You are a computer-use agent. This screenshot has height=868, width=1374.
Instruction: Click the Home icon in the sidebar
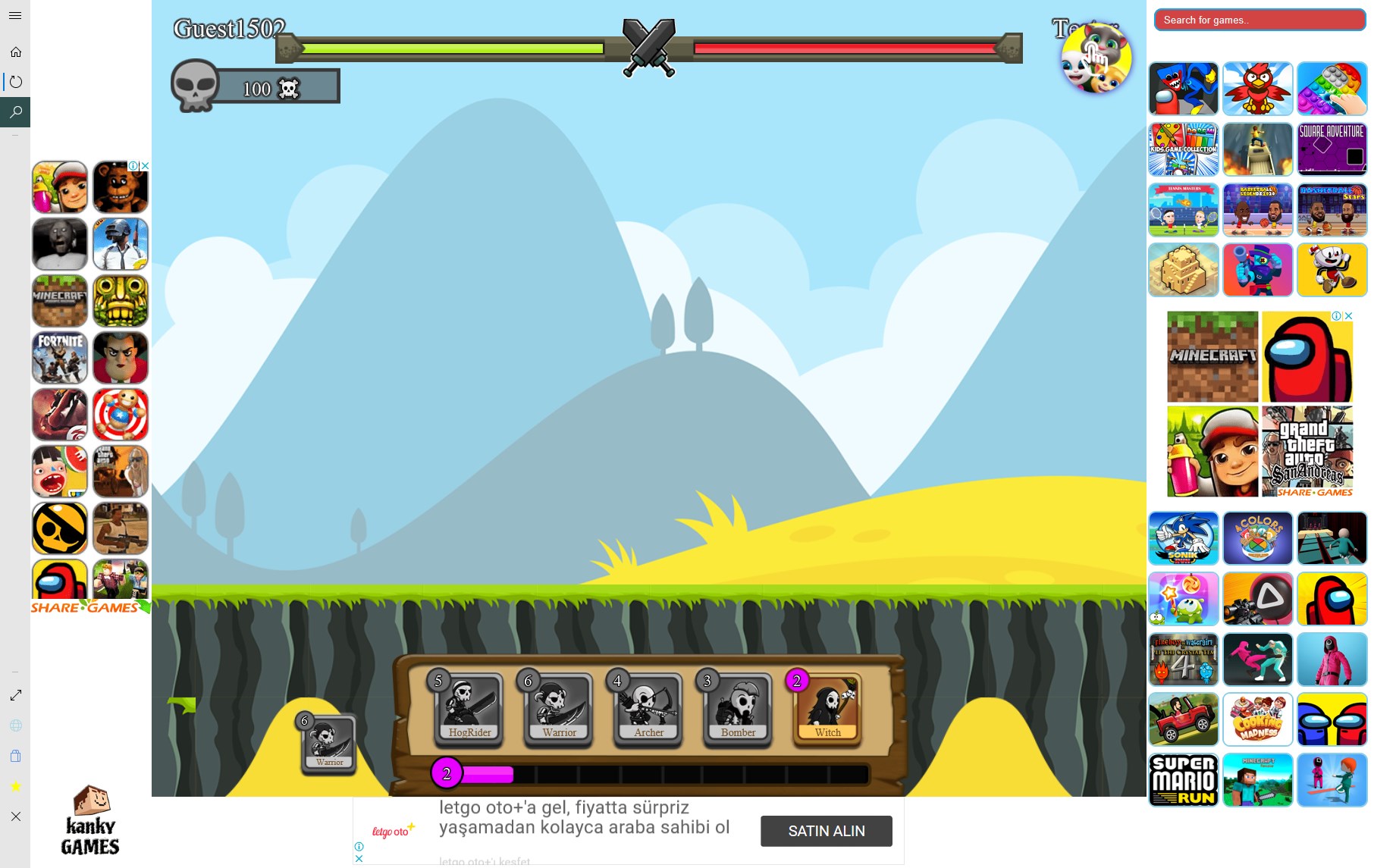[15, 52]
